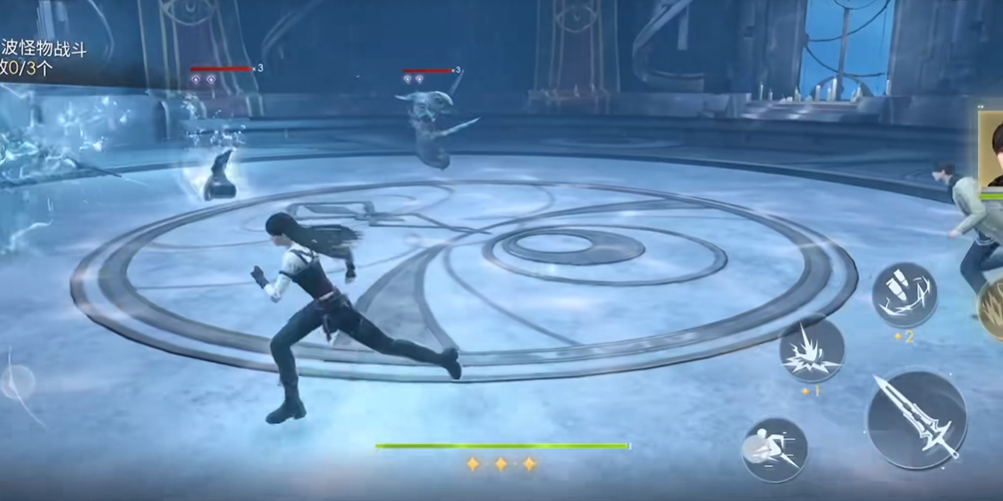Use the burst impact skill
1003x501 pixels.
pyautogui.click(x=811, y=350)
